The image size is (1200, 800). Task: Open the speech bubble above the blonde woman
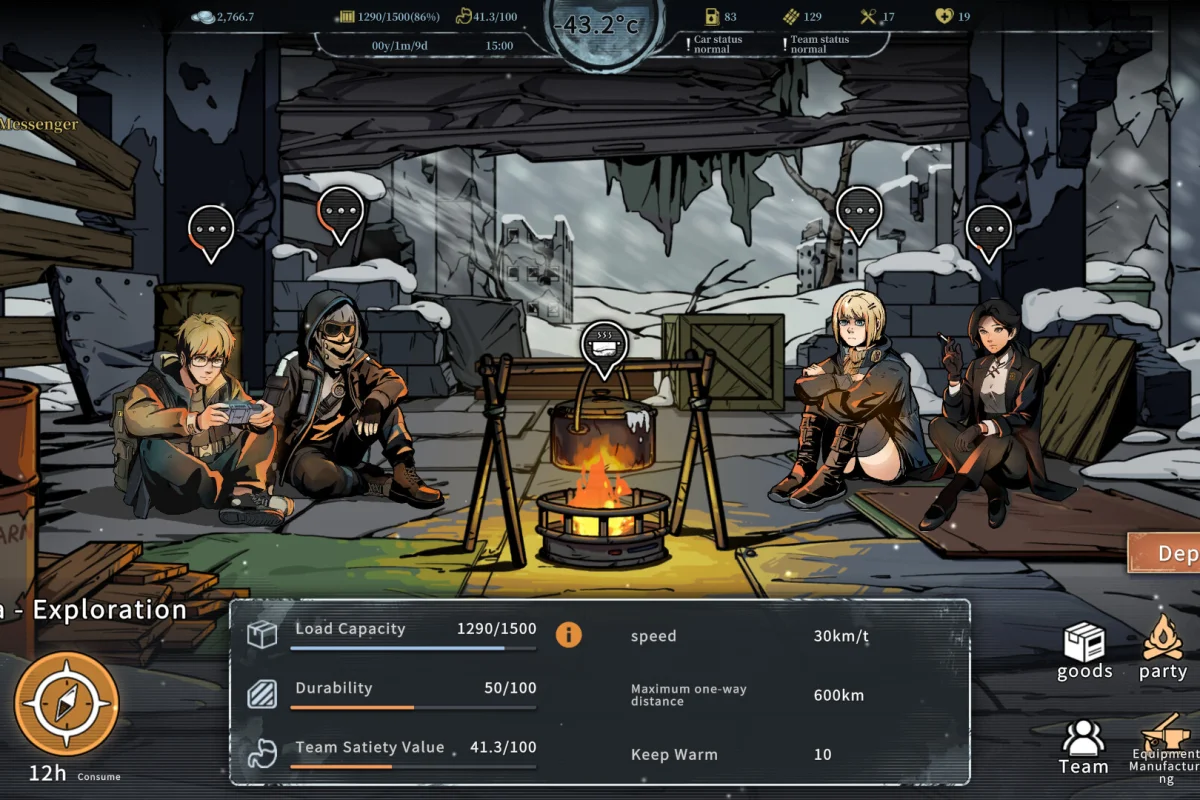pyautogui.click(x=858, y=212)
